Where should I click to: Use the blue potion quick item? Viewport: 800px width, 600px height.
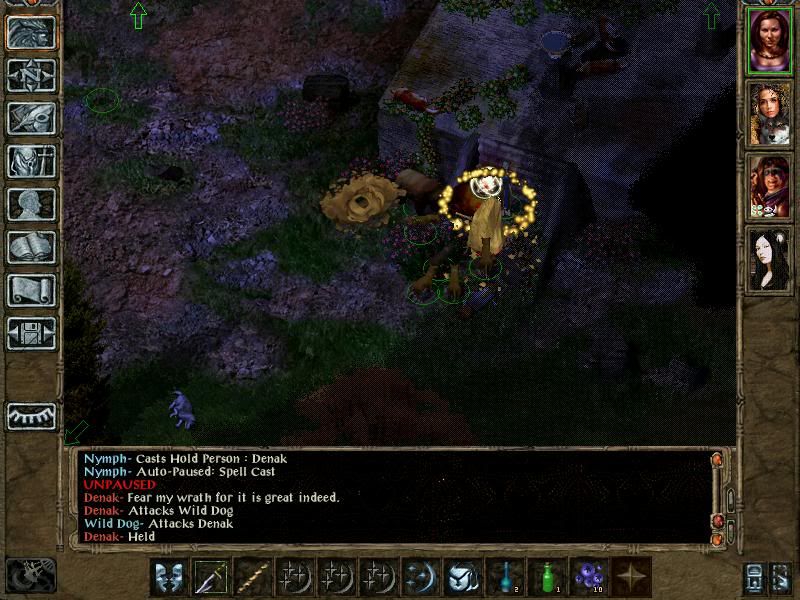point(504,577)
